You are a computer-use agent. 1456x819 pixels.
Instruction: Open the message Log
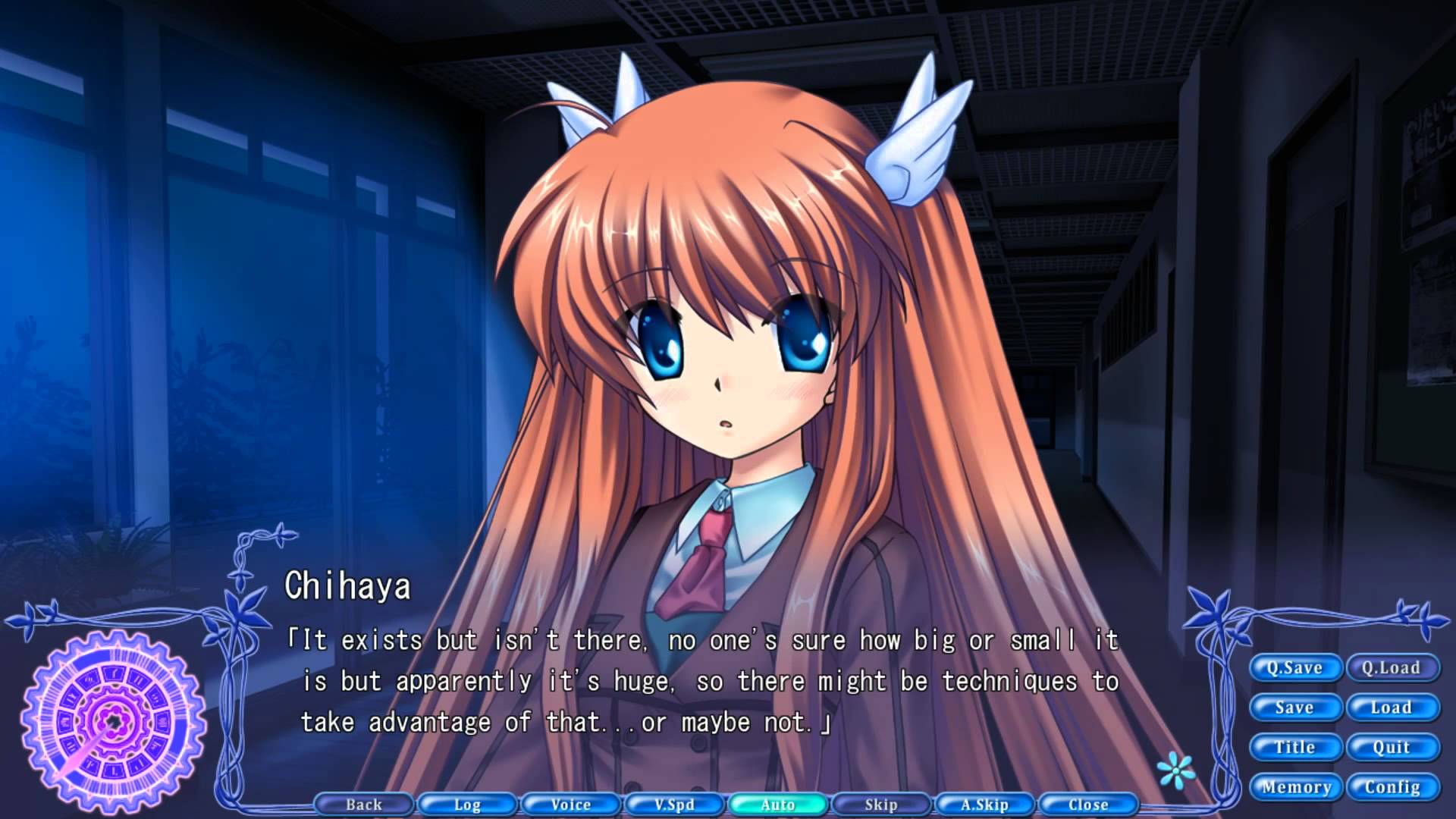click(x=467, y=805)
